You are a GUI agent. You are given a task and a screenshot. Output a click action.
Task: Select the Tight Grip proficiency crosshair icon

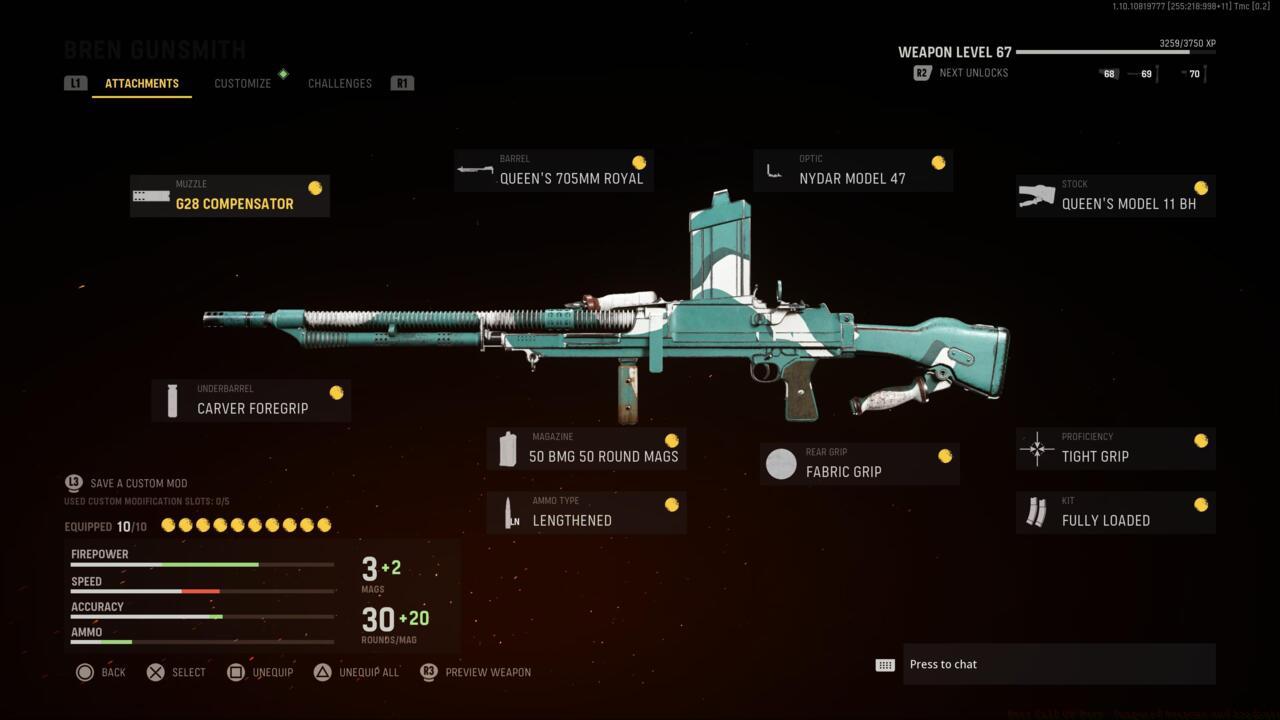(1034, 448)
